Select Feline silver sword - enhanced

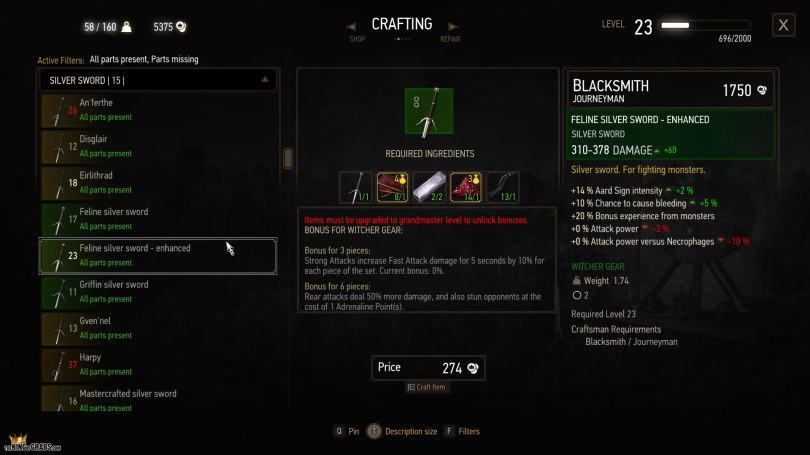coord(158,255)
